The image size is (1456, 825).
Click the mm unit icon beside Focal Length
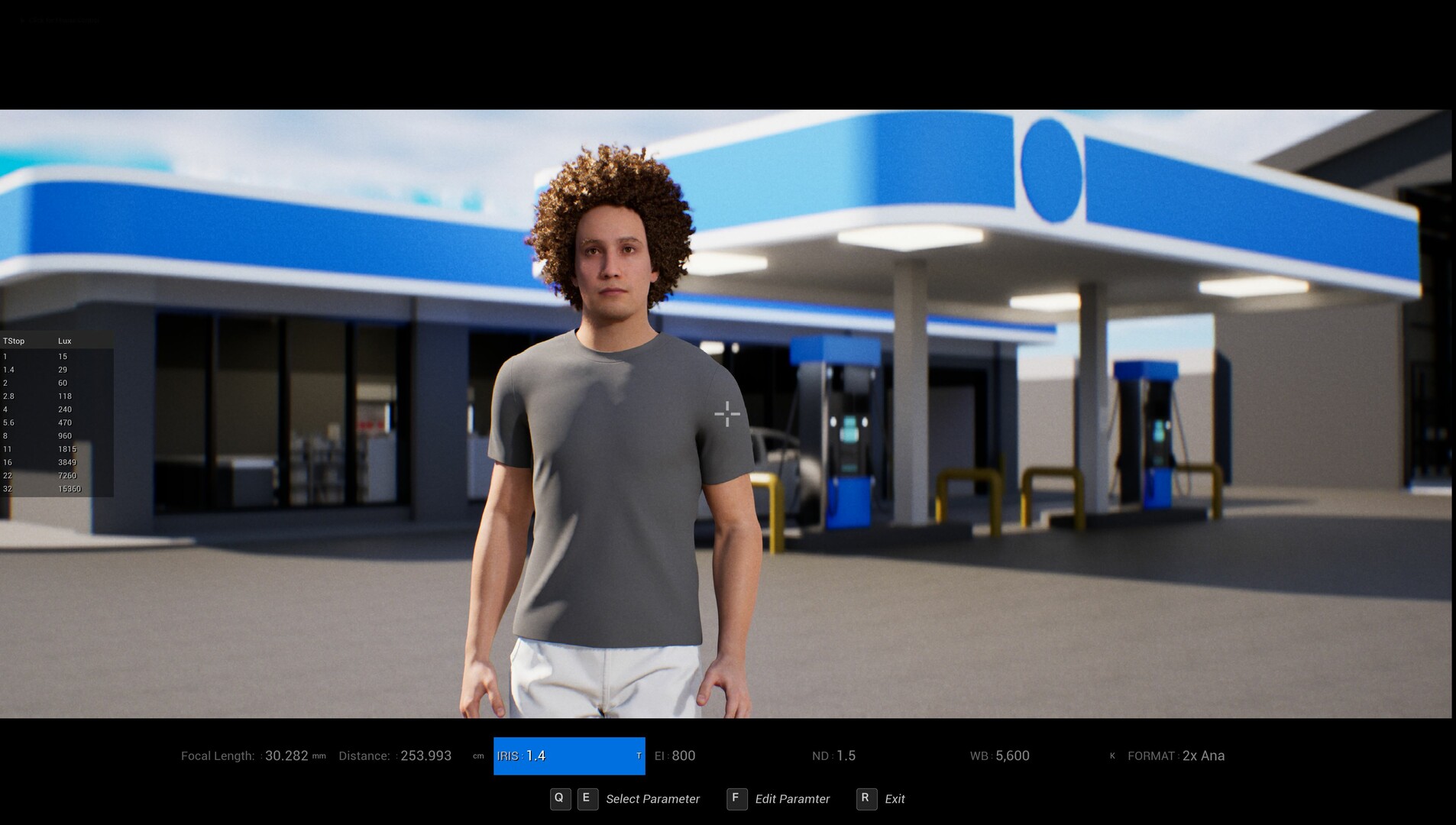point(319,755)
